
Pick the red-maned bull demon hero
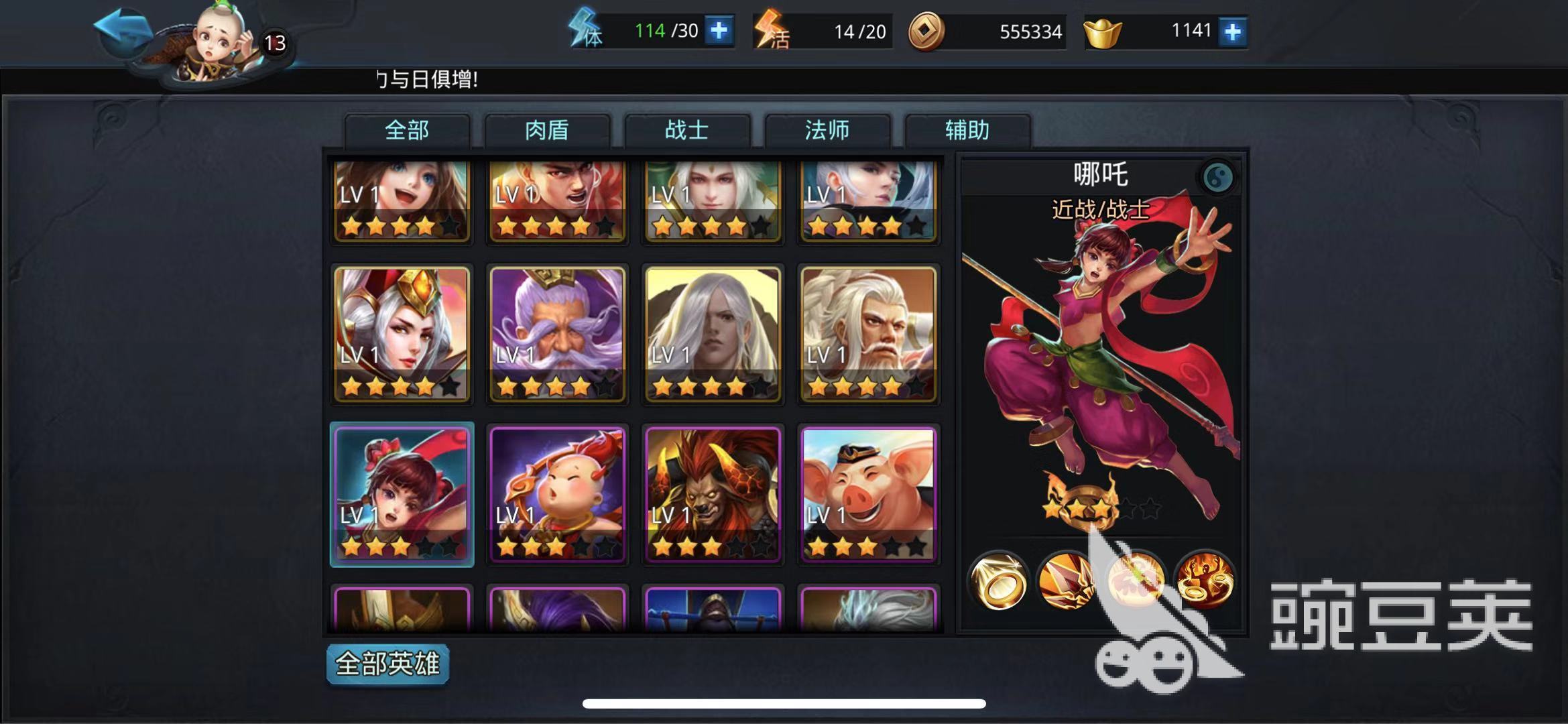point(713,494)
